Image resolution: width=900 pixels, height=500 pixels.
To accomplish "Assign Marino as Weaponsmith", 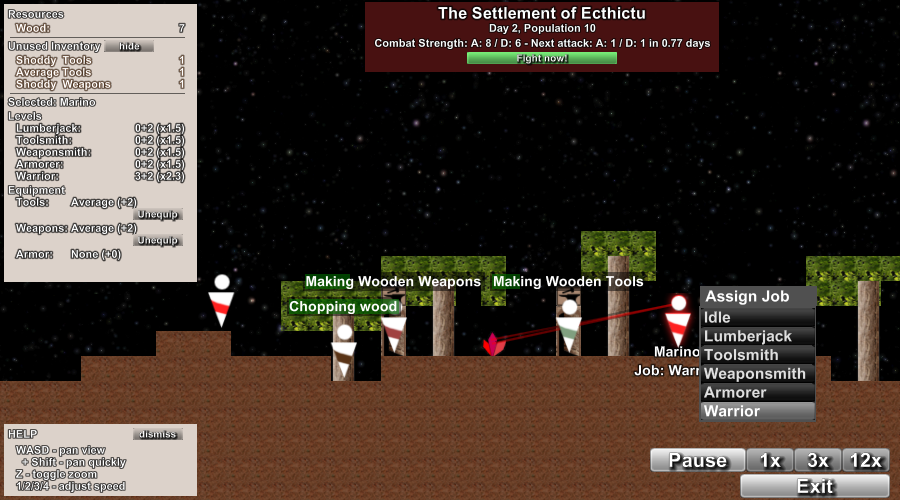I will pos(757,374).
